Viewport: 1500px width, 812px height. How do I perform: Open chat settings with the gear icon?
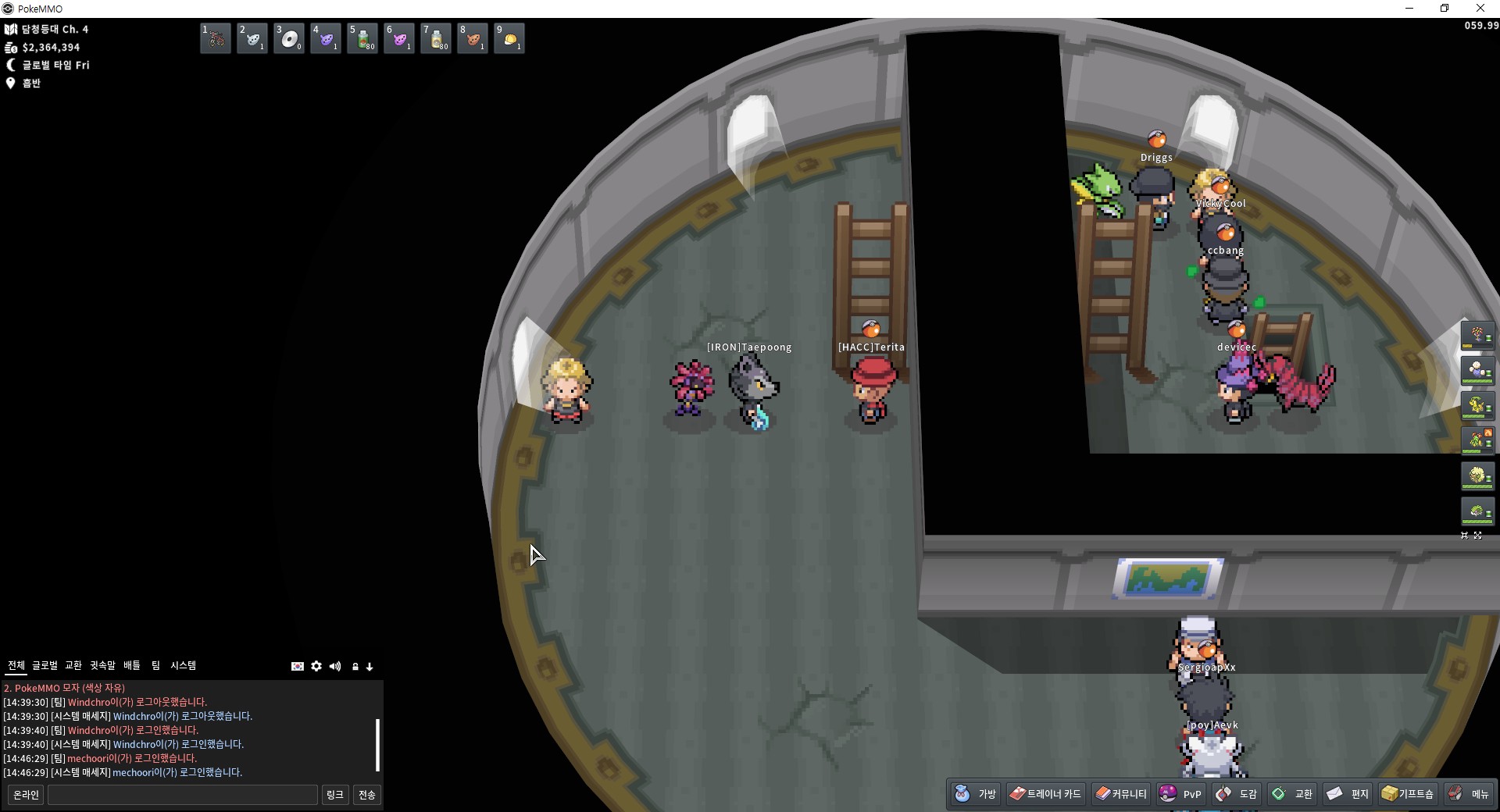316,666
